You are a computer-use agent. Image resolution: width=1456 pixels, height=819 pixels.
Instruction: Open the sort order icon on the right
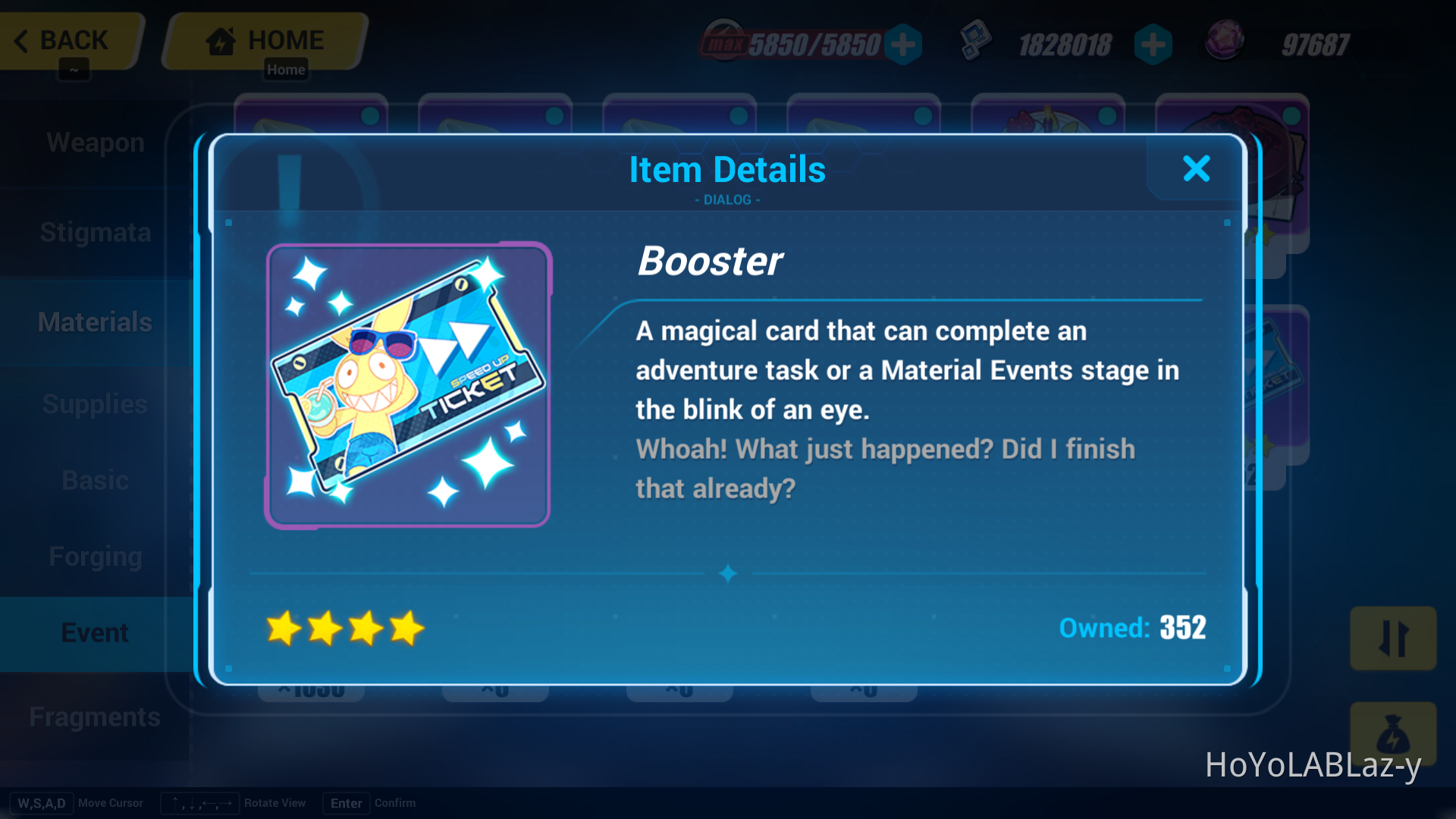tap(1393, 638)
